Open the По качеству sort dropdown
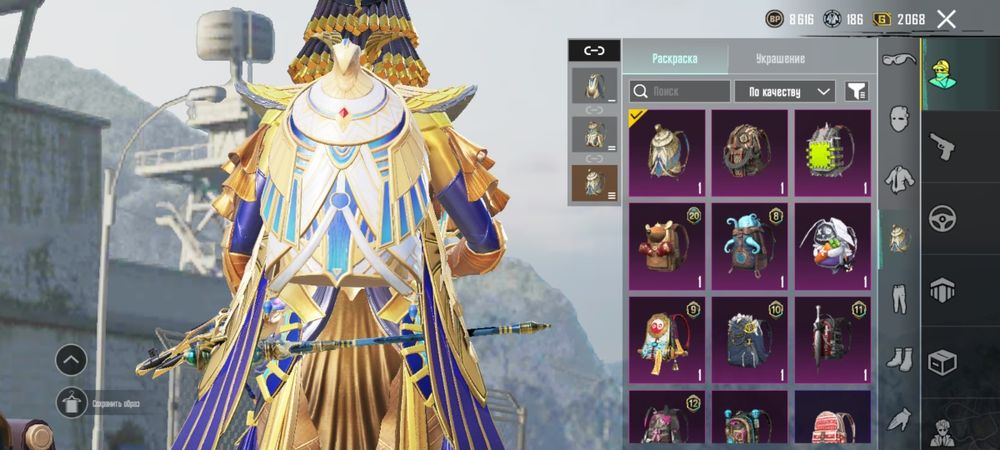This screenshot has width=1000, height=450. [x=785, y=92]
